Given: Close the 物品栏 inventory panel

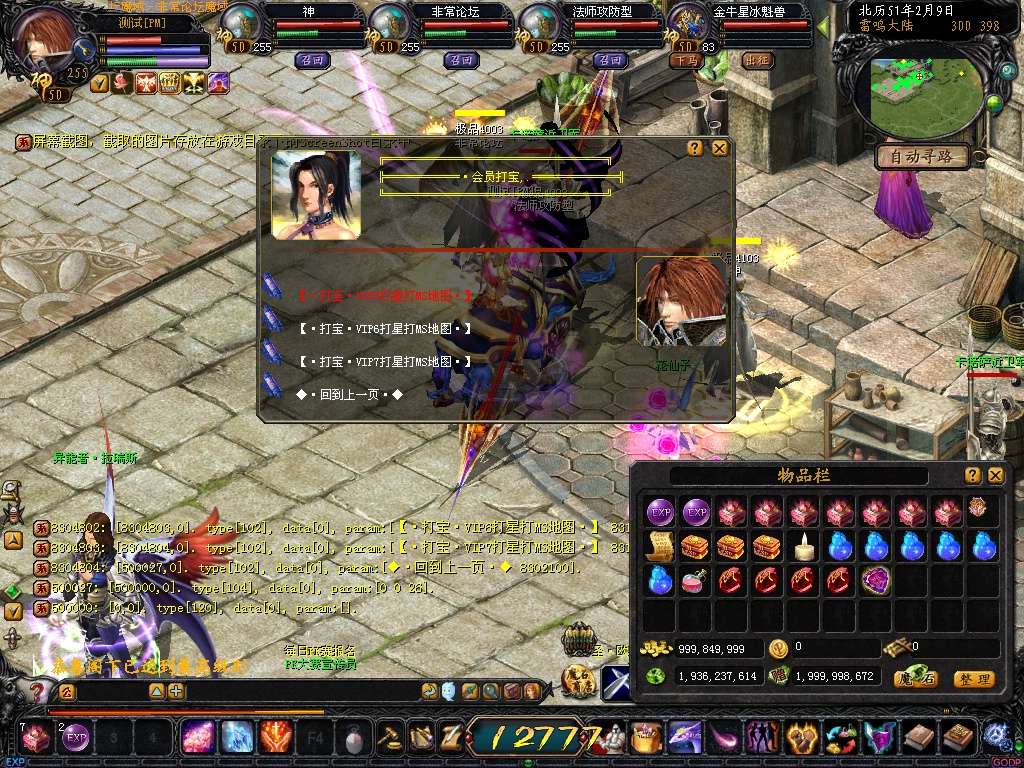Looking at the screenshot, I should pos(995,476).
